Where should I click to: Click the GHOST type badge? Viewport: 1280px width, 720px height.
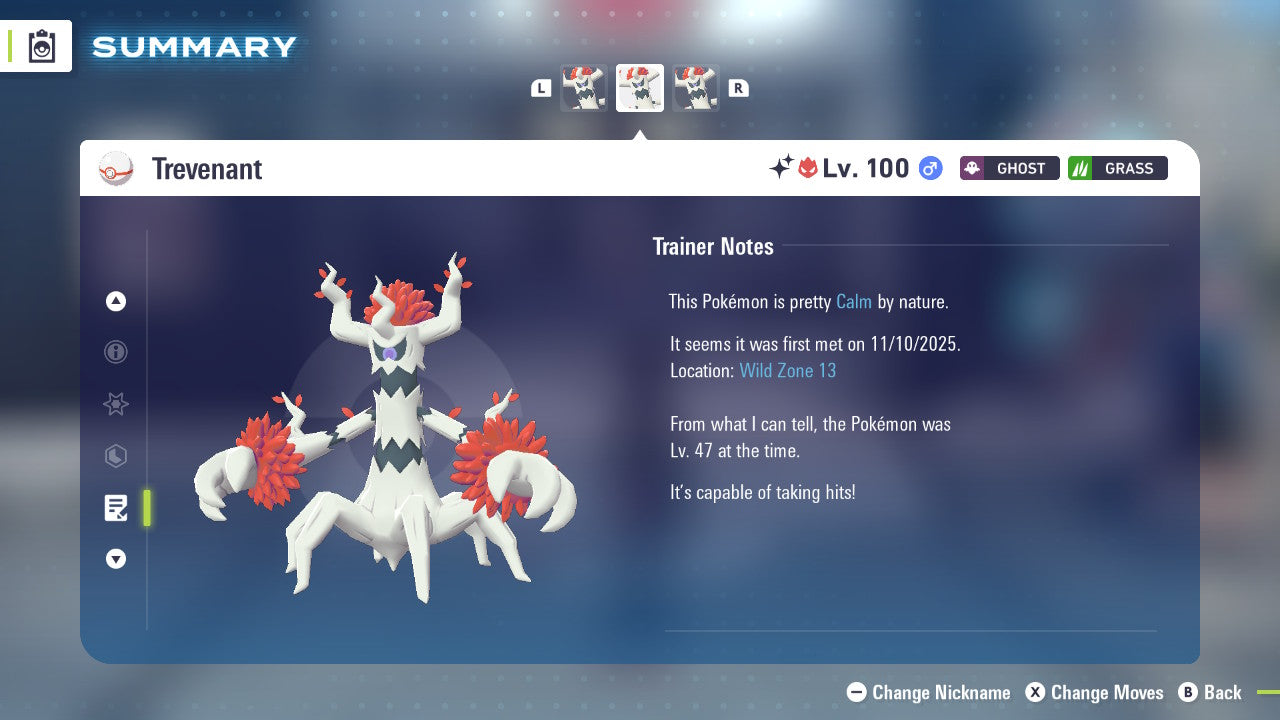click(x=1009, y=168)
